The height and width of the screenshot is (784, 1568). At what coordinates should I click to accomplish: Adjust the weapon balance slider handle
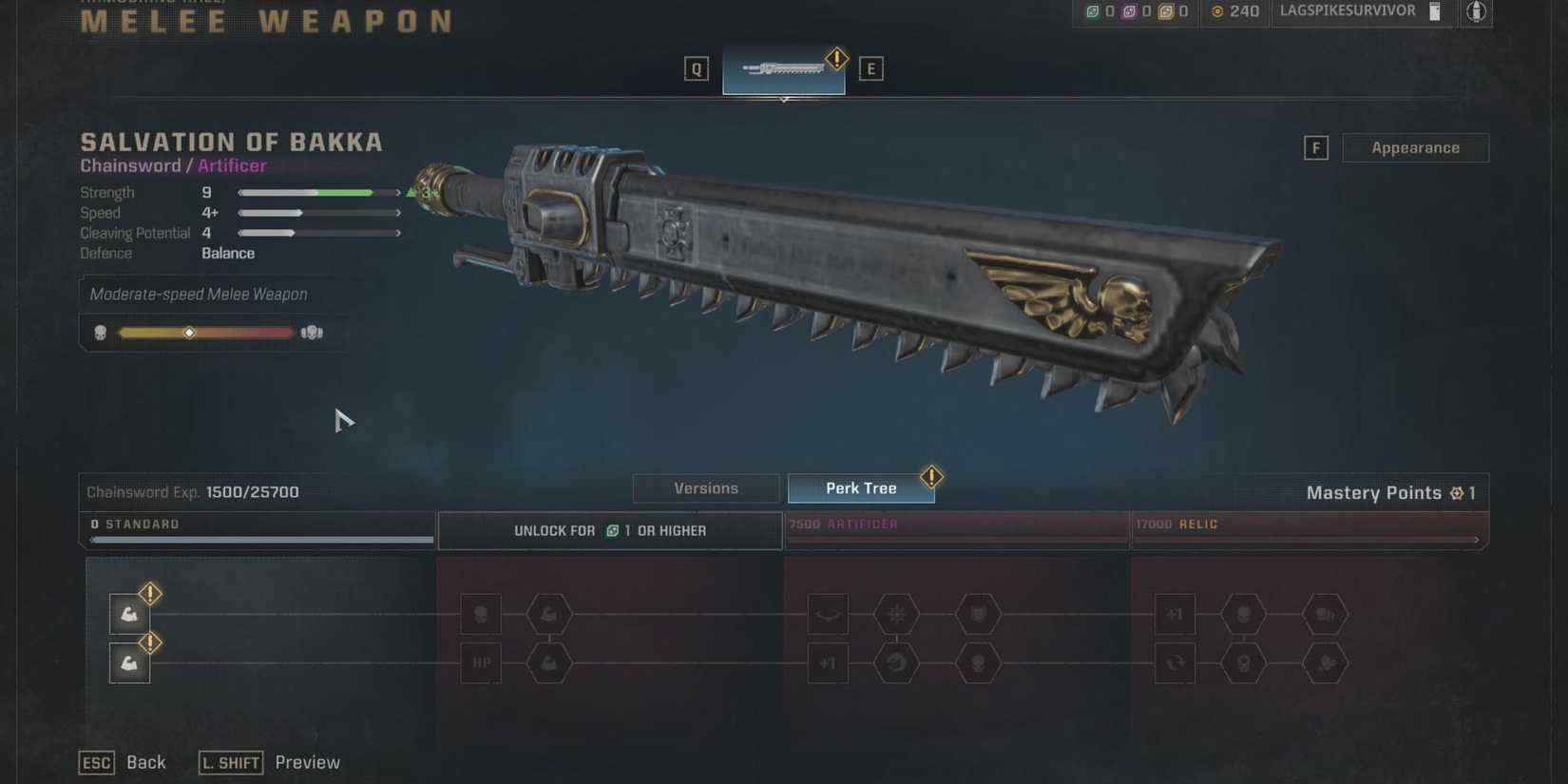tap(190, 333)
